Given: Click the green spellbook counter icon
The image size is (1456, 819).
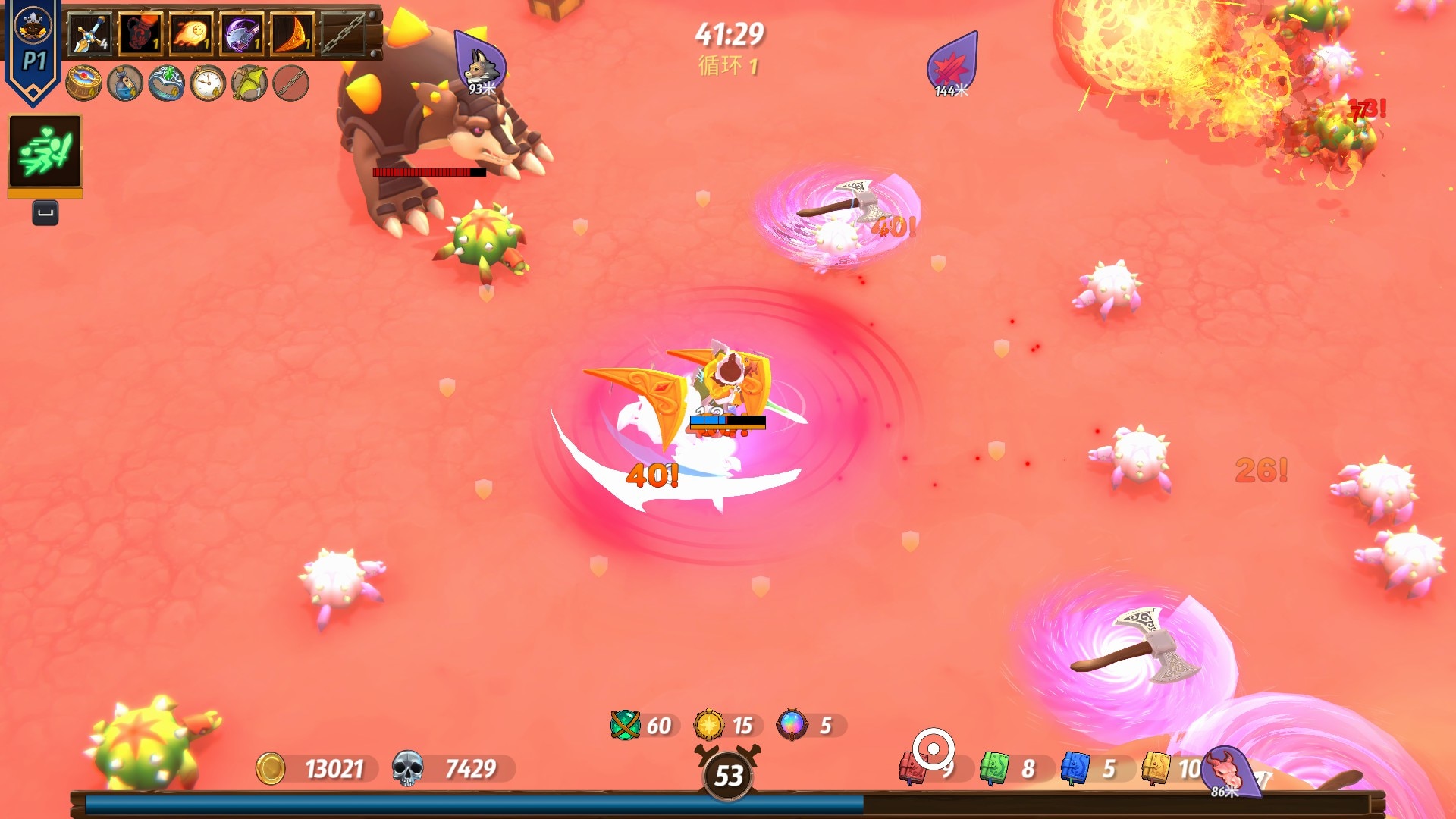Looking at the screenshot, I should (x=993, y=768).
